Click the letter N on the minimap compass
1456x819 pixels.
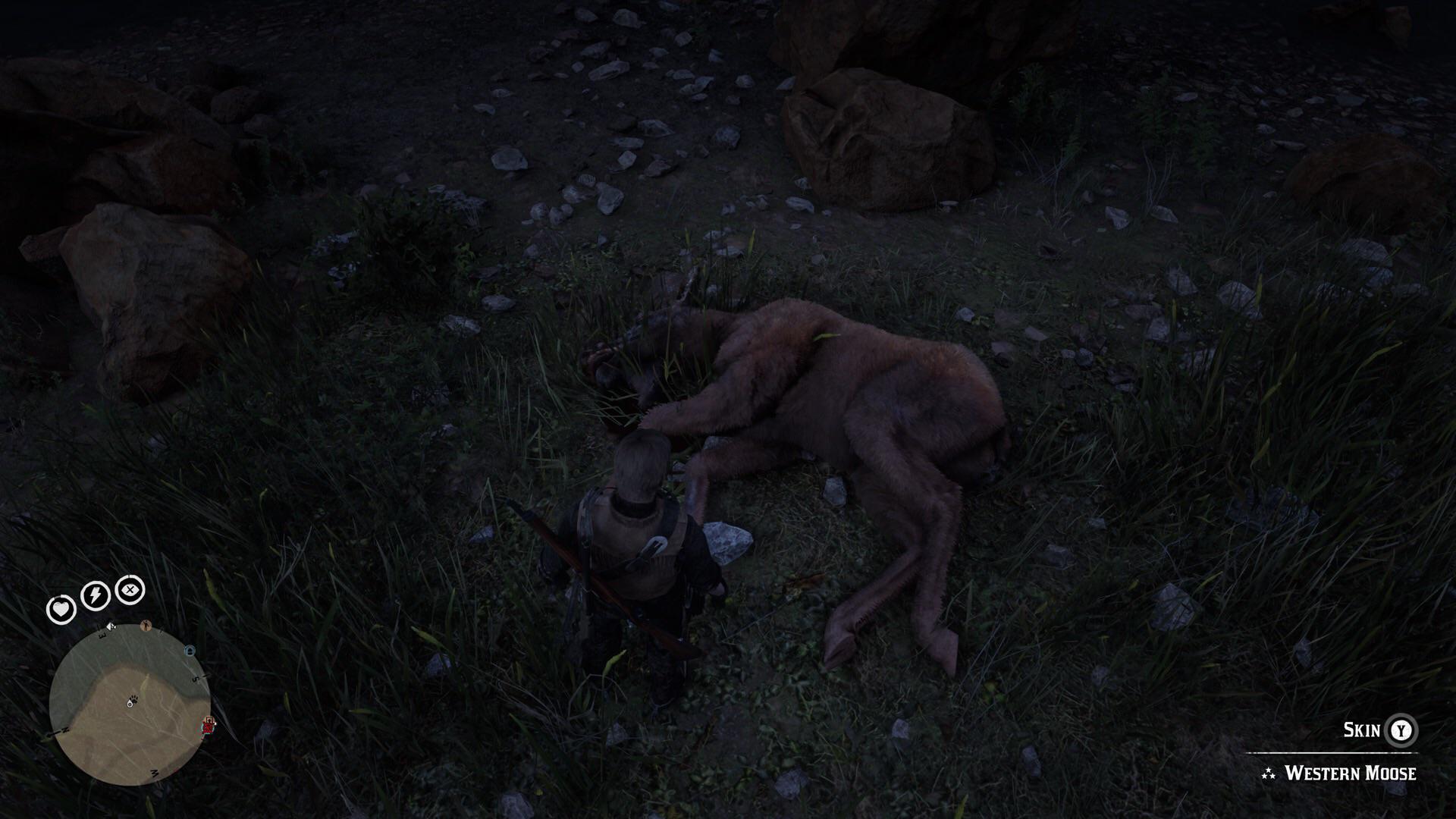65,730
